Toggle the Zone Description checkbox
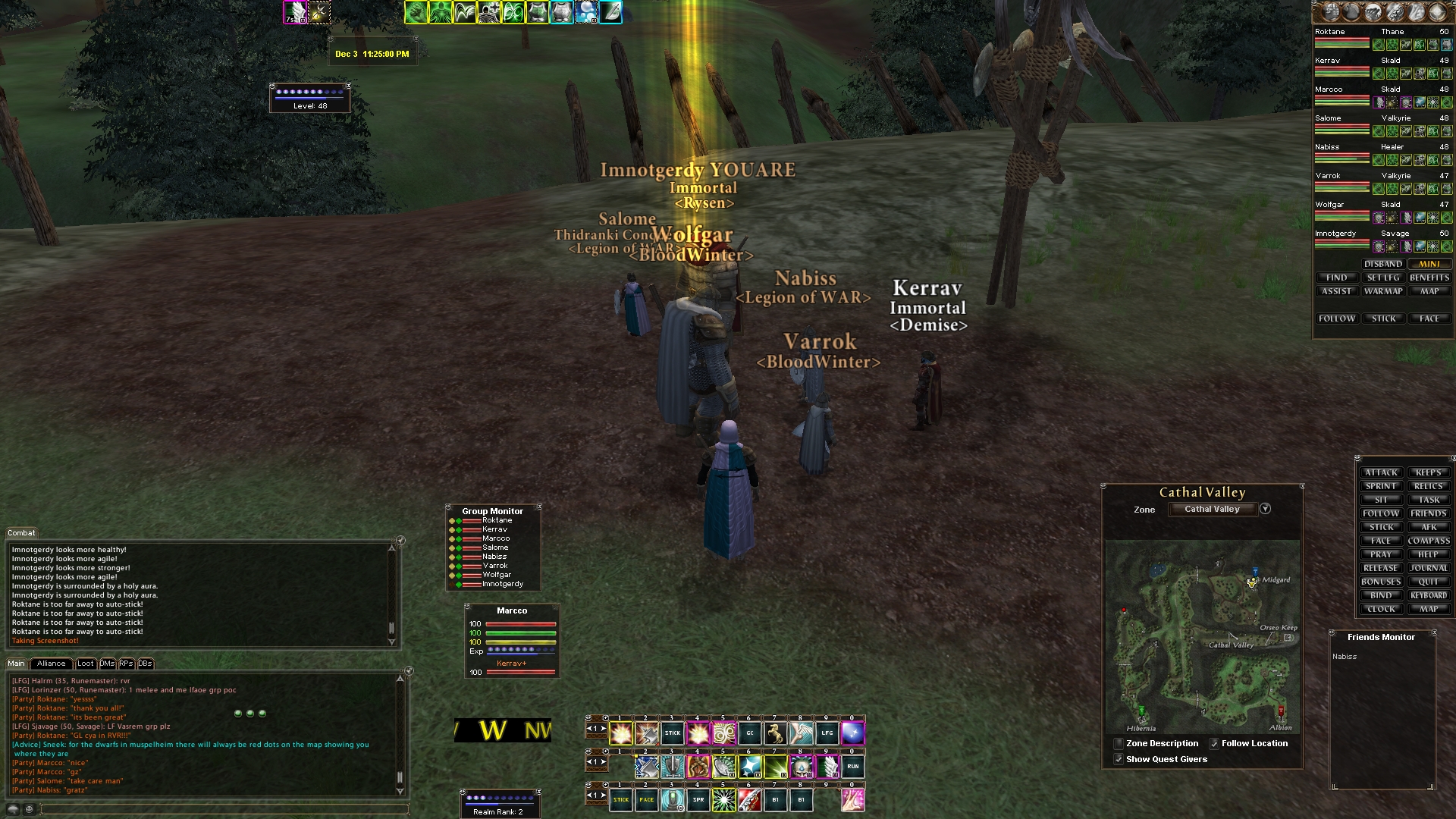This screenshot has width=1456, height=819. pyautogui.click(x=1119, y=743)
